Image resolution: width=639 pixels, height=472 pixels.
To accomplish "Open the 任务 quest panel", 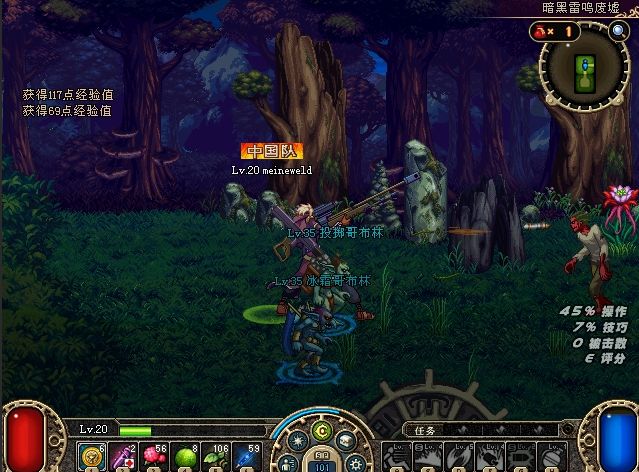I will [424, 431].
